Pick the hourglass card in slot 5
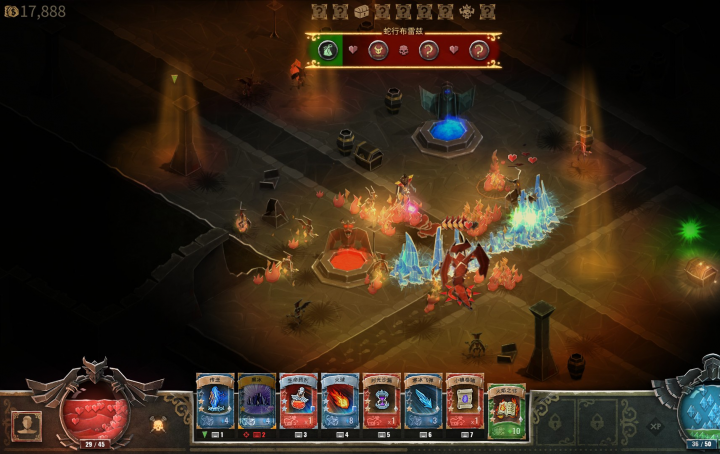The width and height of the screenshot is (720, 454). [x=381, y=402]
